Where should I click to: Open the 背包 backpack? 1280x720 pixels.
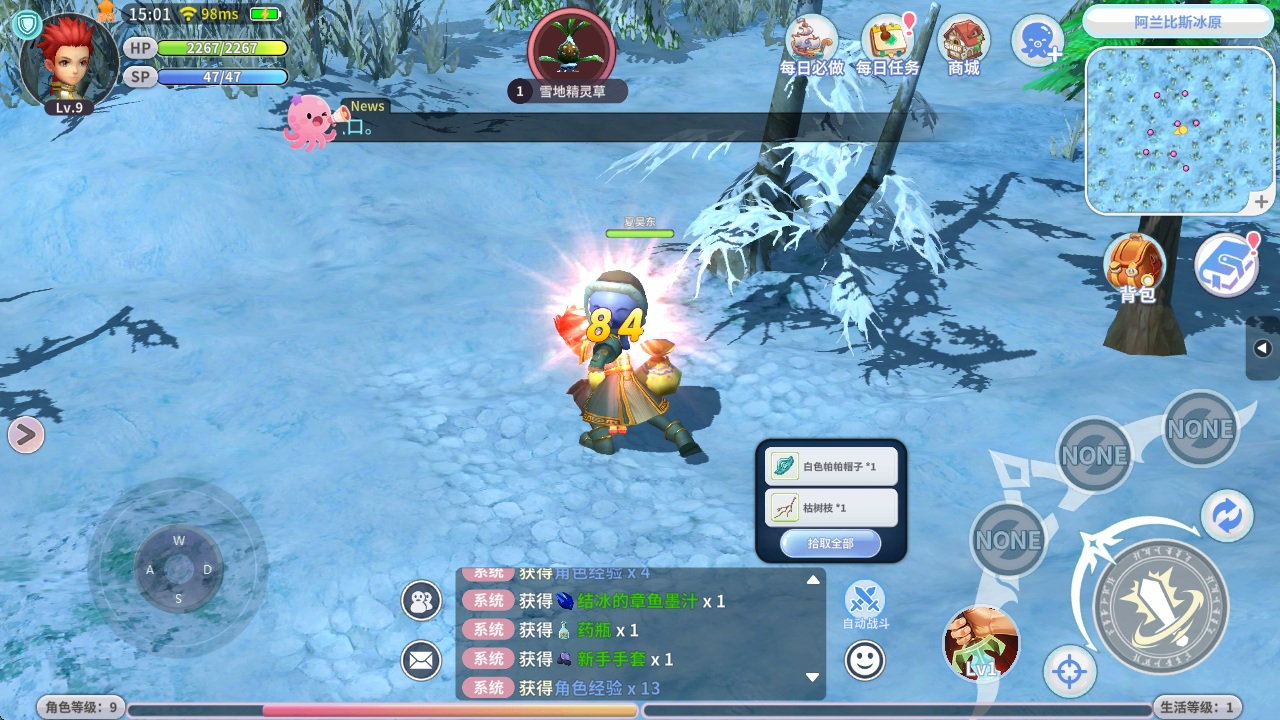[x=1135, y=266]
